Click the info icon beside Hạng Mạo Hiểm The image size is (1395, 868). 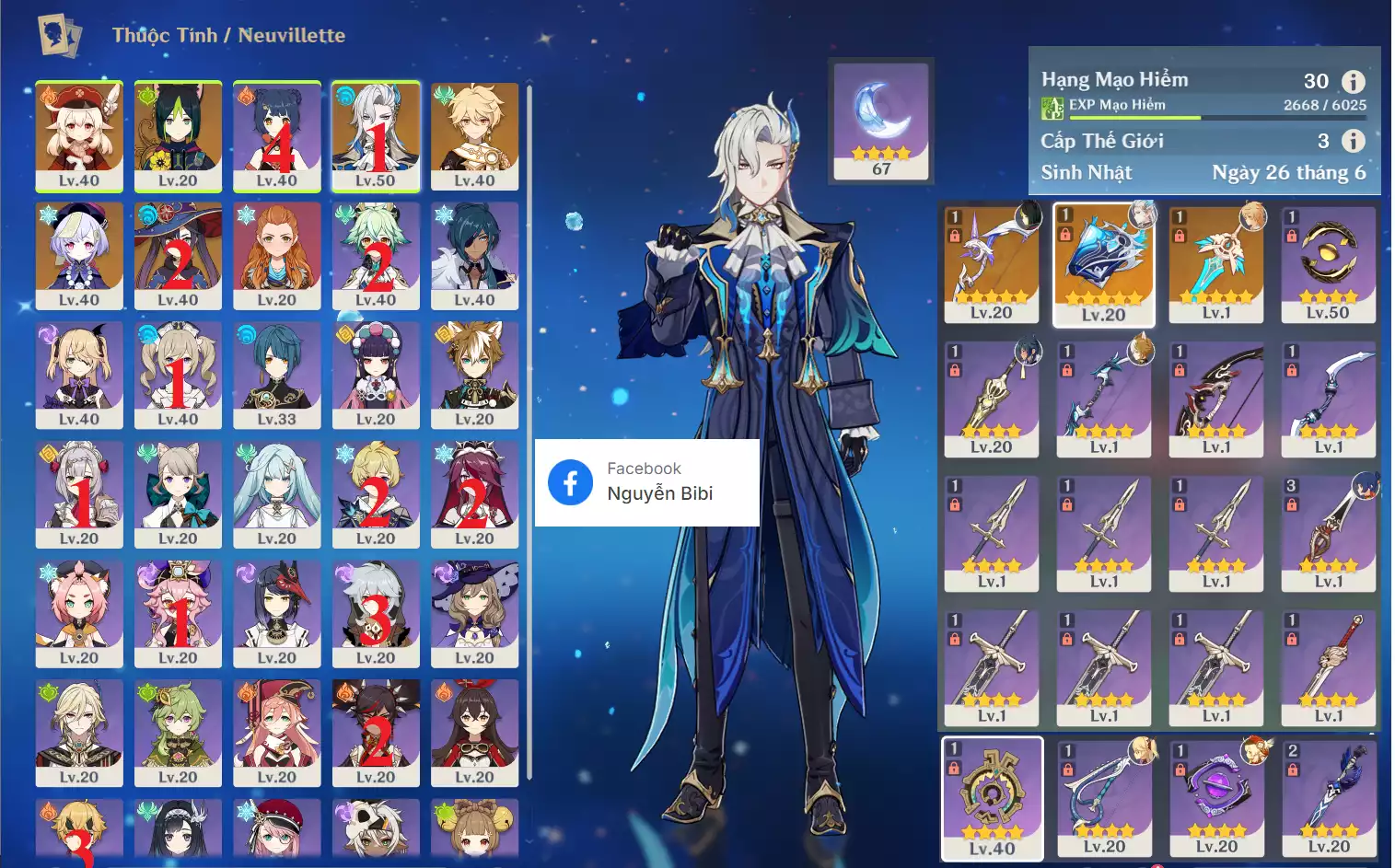click(1353, 81)
